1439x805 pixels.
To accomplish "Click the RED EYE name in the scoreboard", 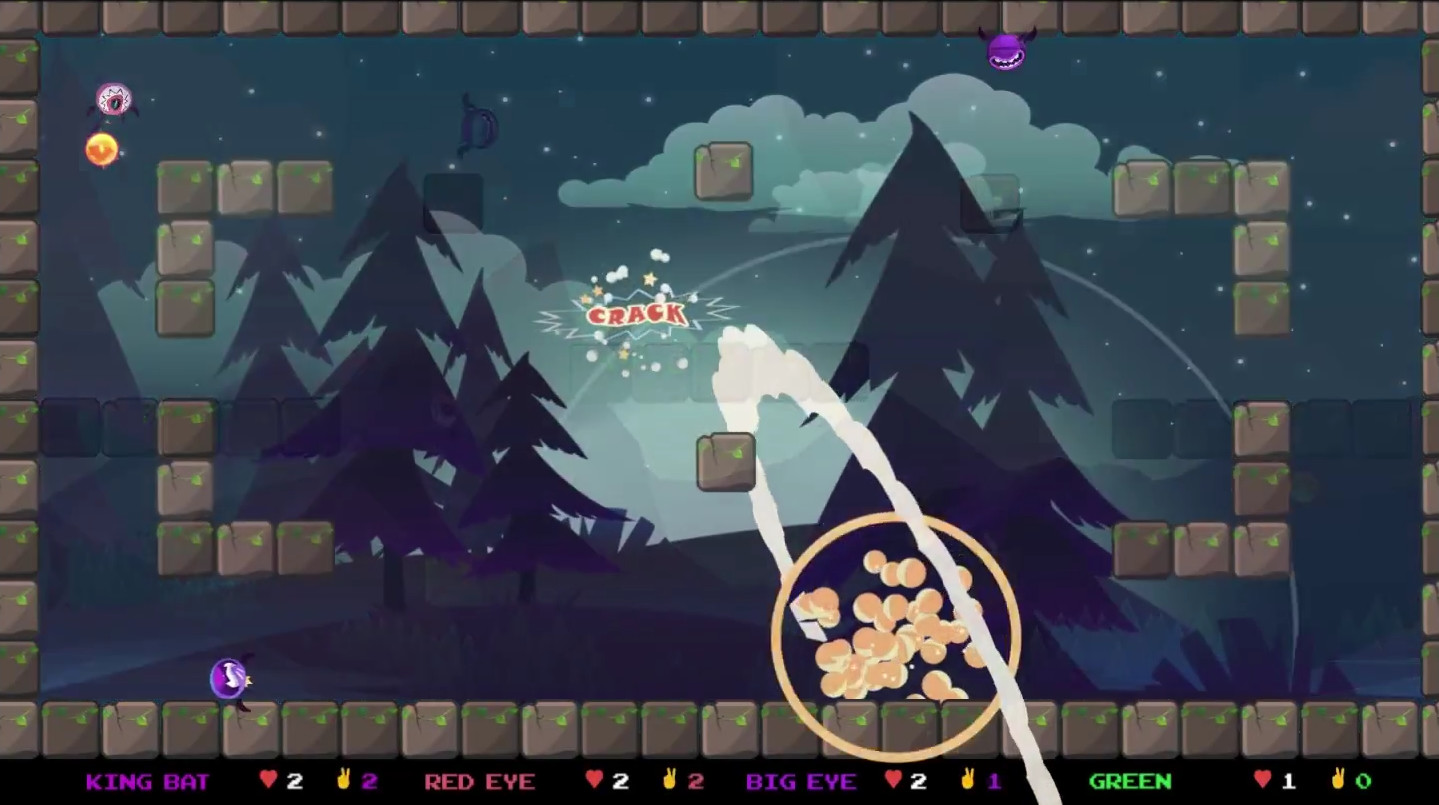I will click(x=479, y=782).
